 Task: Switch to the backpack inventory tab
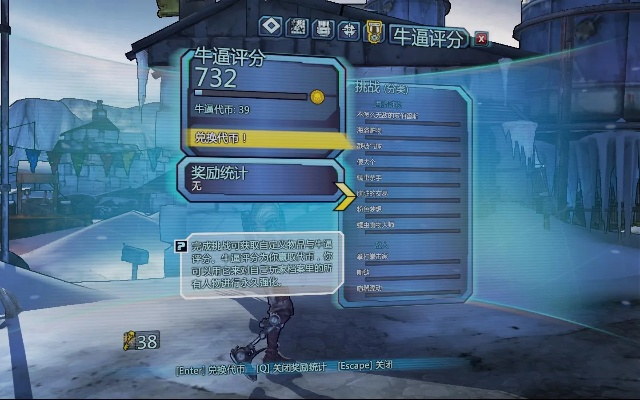(x=322, y=28)
